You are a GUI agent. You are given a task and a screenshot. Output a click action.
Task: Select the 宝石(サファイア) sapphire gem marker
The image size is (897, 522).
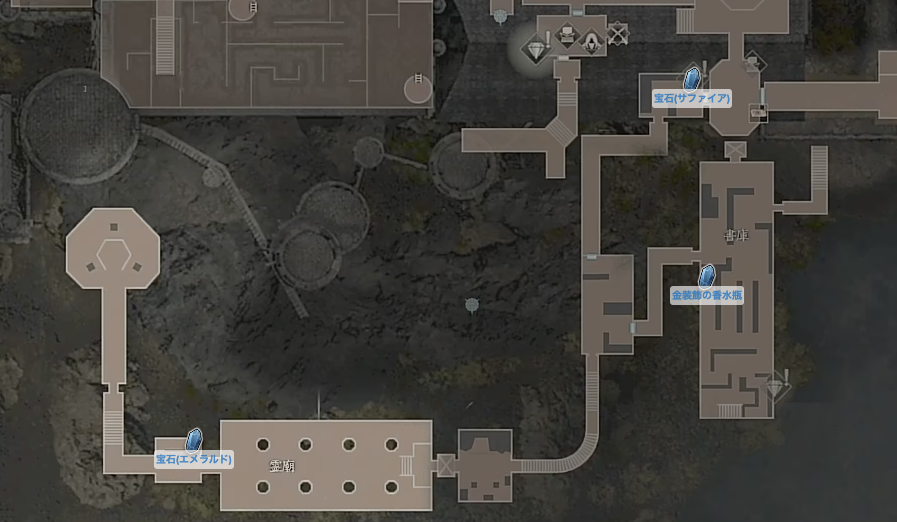(690, 78)
